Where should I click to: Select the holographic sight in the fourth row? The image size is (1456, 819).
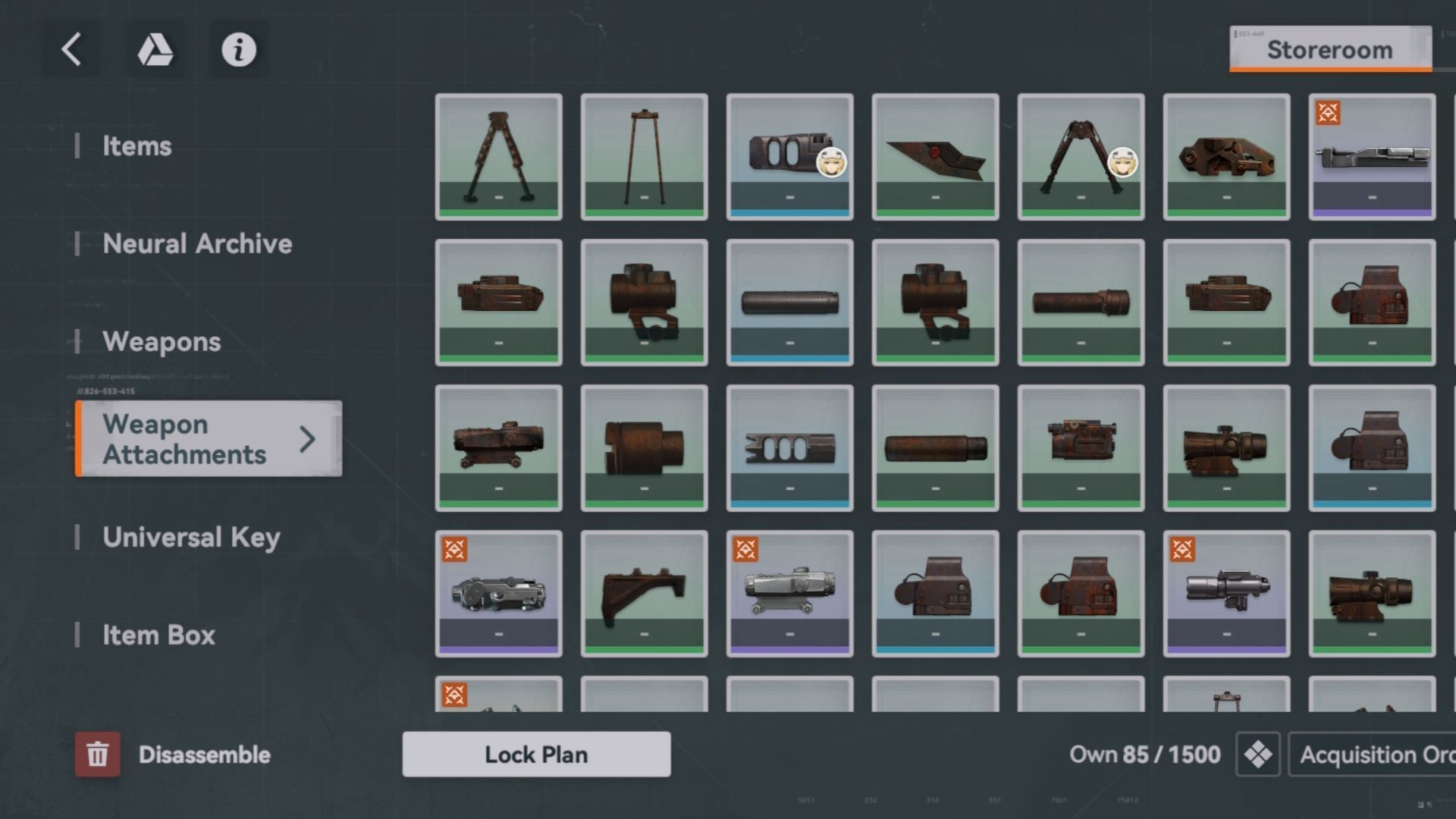click(935, 592)
